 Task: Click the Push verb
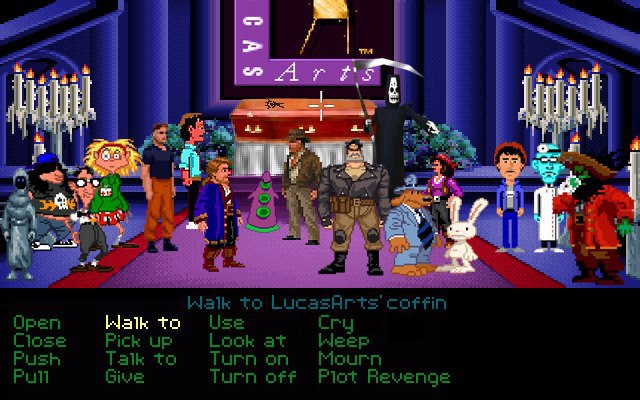[x=37, y=359]
